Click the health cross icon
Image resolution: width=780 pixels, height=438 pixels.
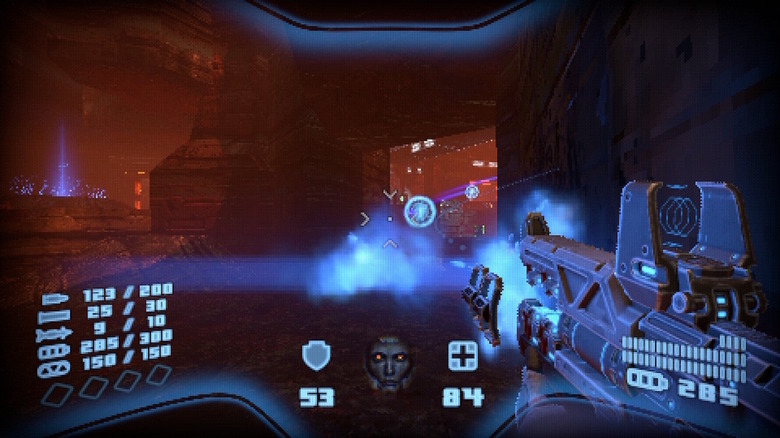(463, 356)
